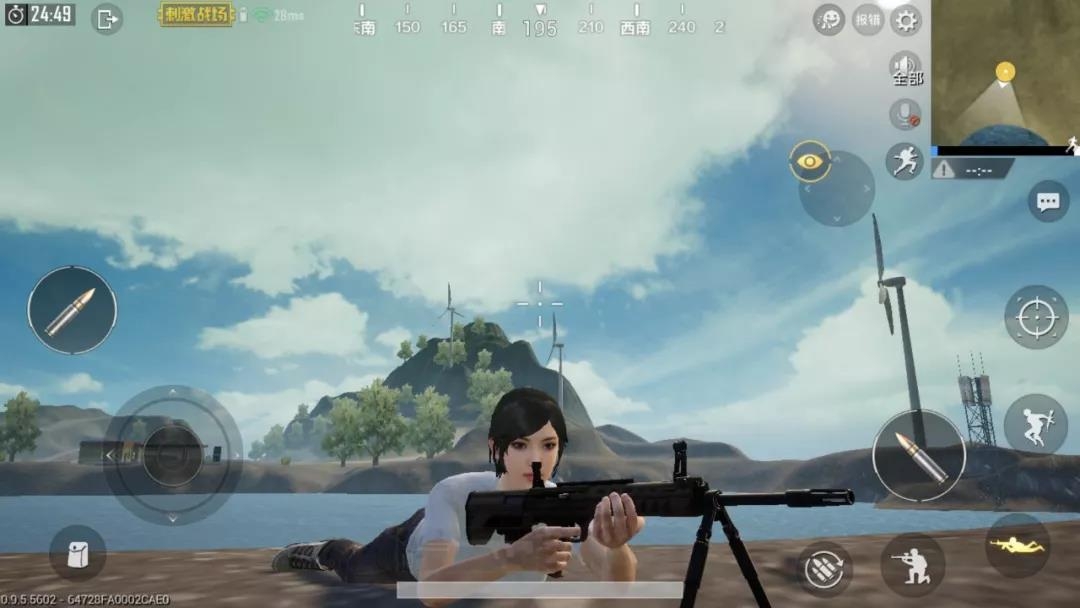Open the minimap
Screen dimensions: 1080x608
1005,75
